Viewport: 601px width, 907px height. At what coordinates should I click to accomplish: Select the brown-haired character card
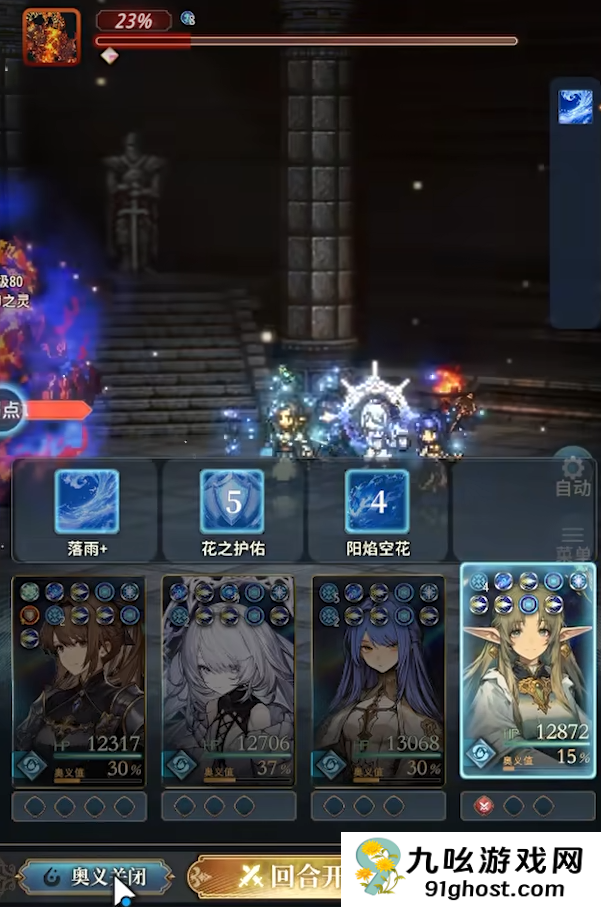pyautogui.click(x=79, y=682)
